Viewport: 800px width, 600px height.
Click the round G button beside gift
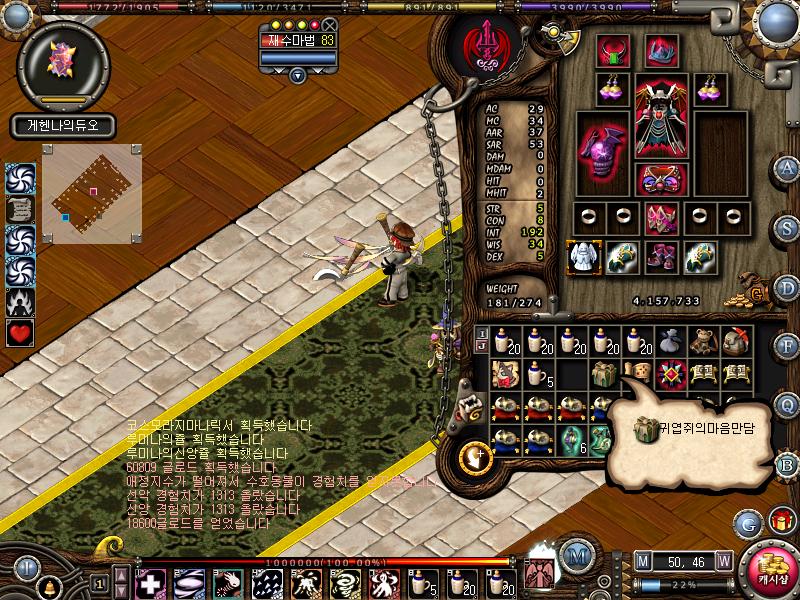(748, 522)
